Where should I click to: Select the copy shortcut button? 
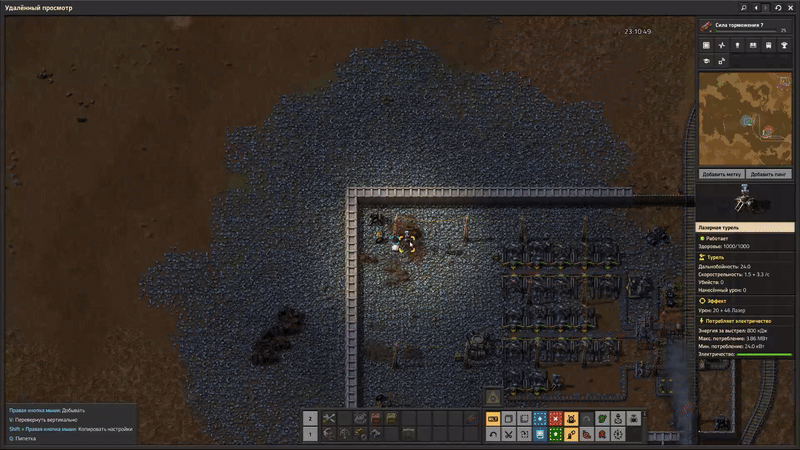508,419
